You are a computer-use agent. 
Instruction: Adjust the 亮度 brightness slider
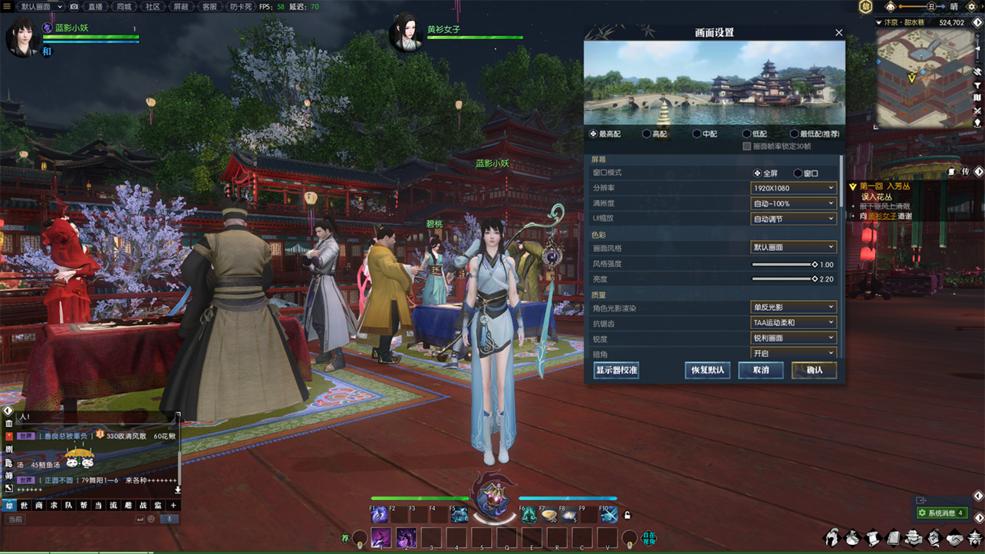(x=783, y=279)
